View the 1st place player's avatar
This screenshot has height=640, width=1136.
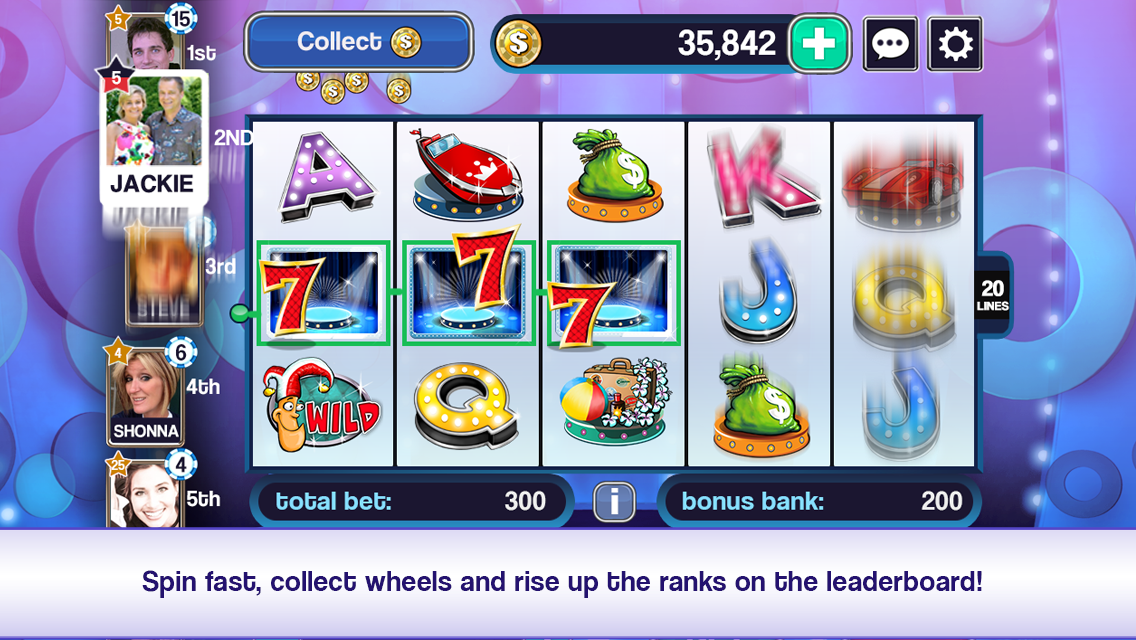click(150, 42)
